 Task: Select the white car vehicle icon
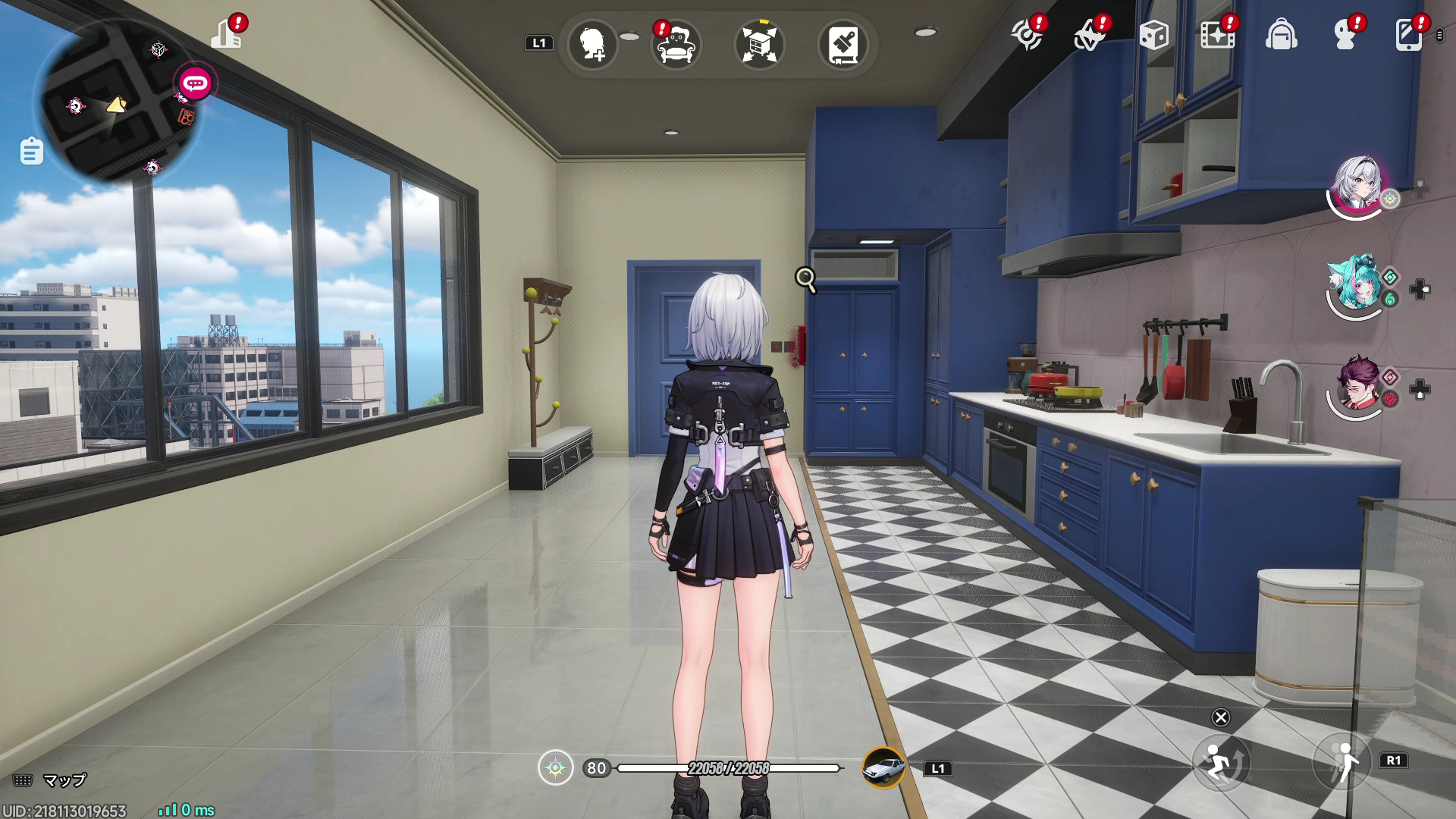click(x=883, y=768)
